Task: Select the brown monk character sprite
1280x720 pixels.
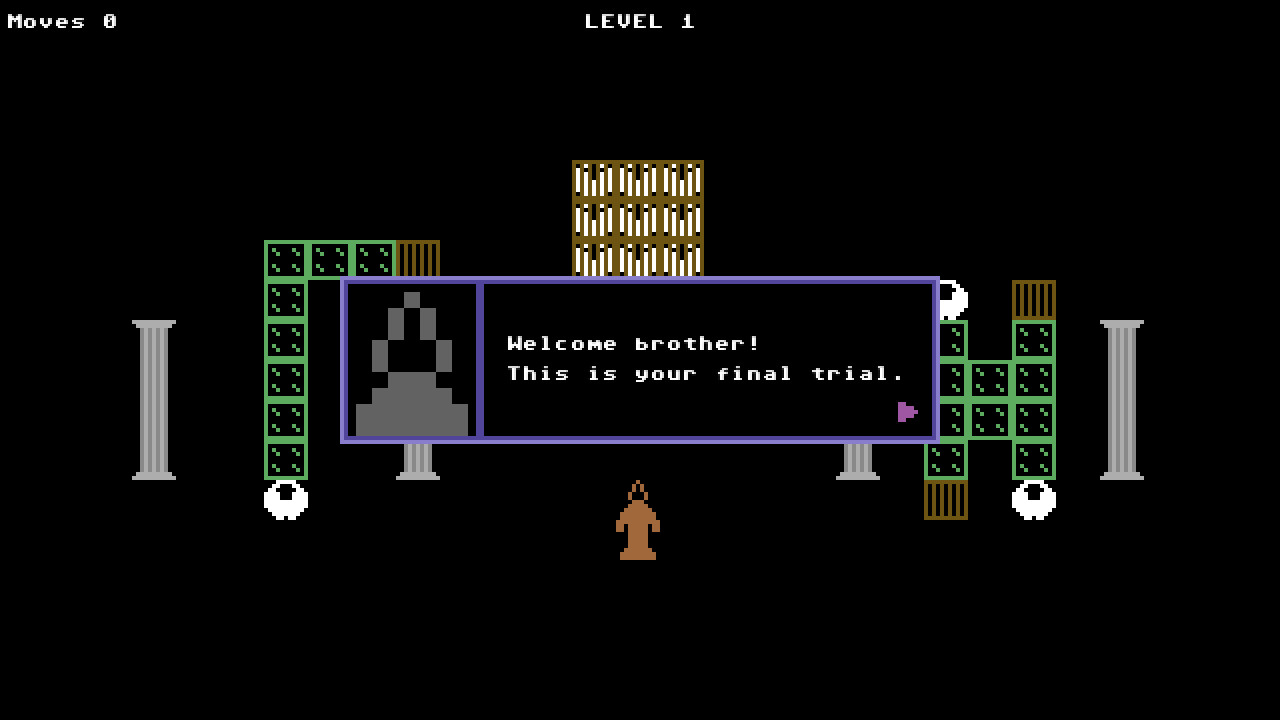Action: tap(638, 525)
